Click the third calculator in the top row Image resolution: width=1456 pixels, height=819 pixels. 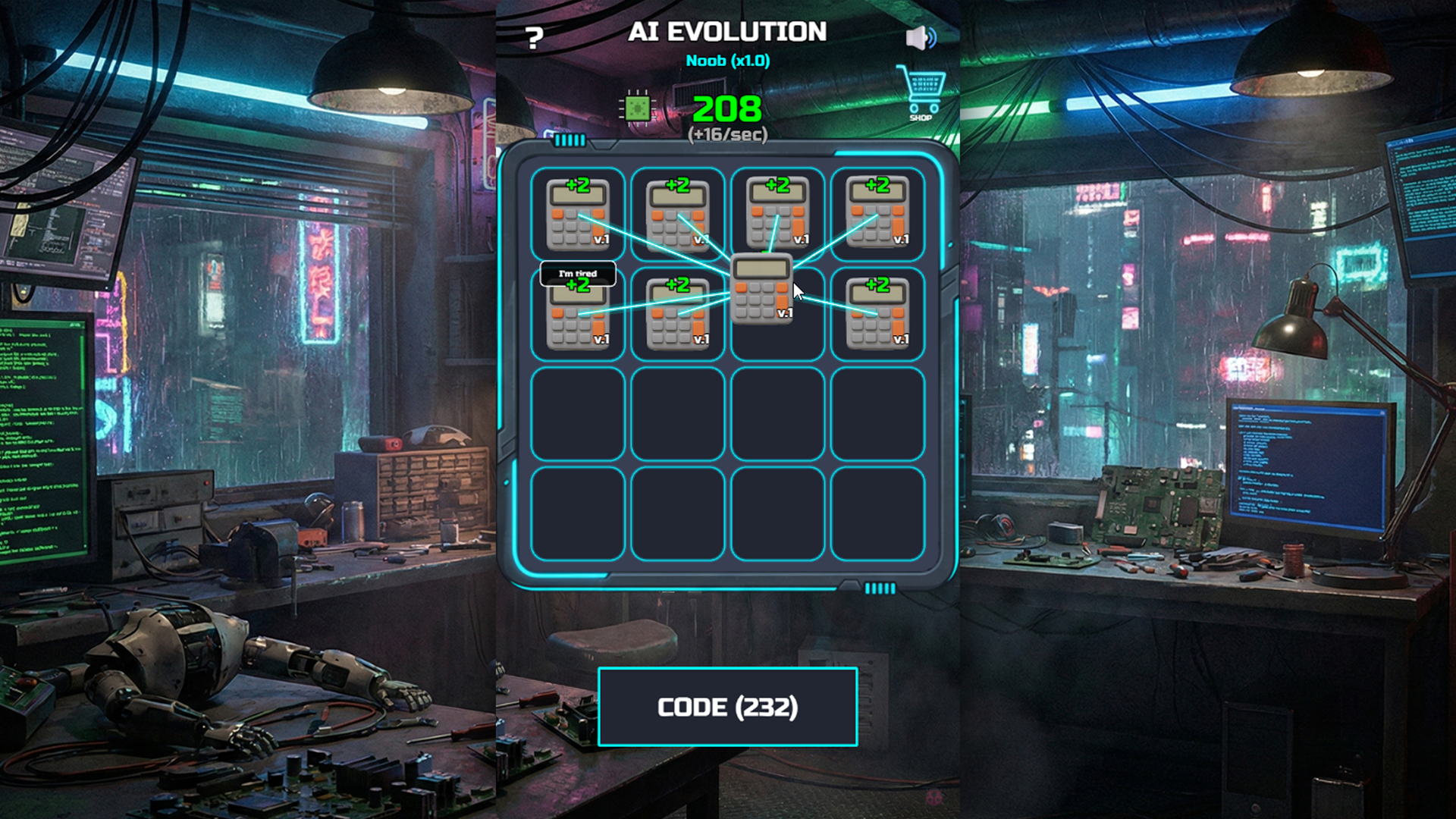[779, 215]
